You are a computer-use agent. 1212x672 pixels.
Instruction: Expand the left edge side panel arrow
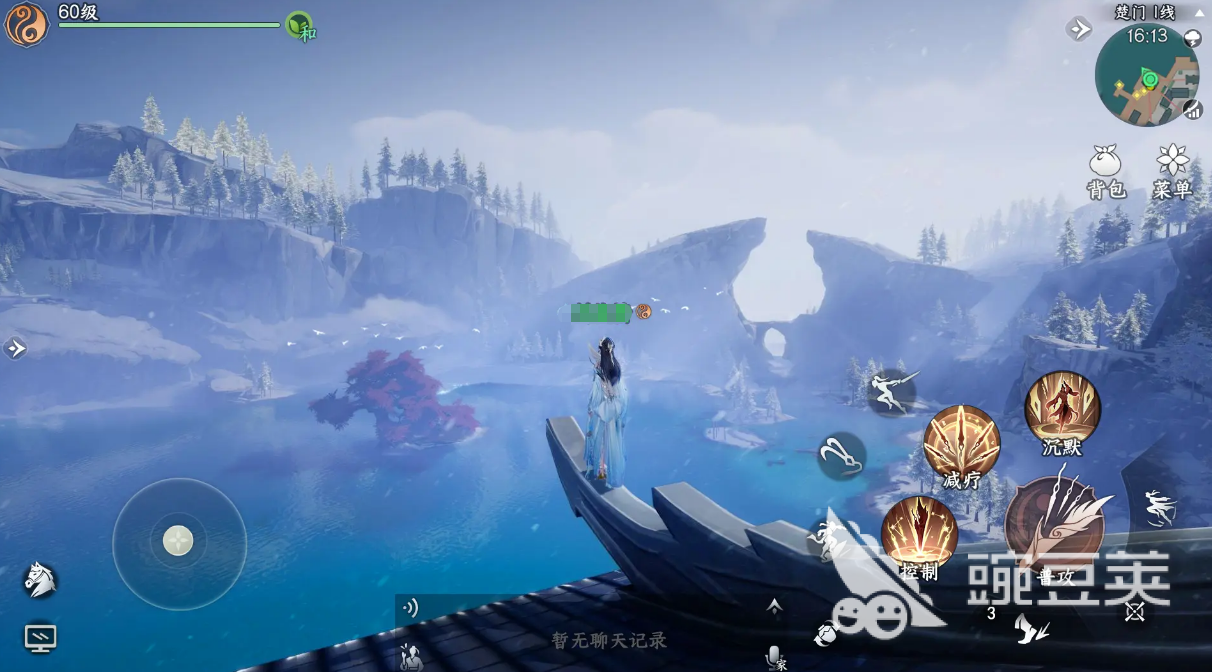click(x=15, y=348)
